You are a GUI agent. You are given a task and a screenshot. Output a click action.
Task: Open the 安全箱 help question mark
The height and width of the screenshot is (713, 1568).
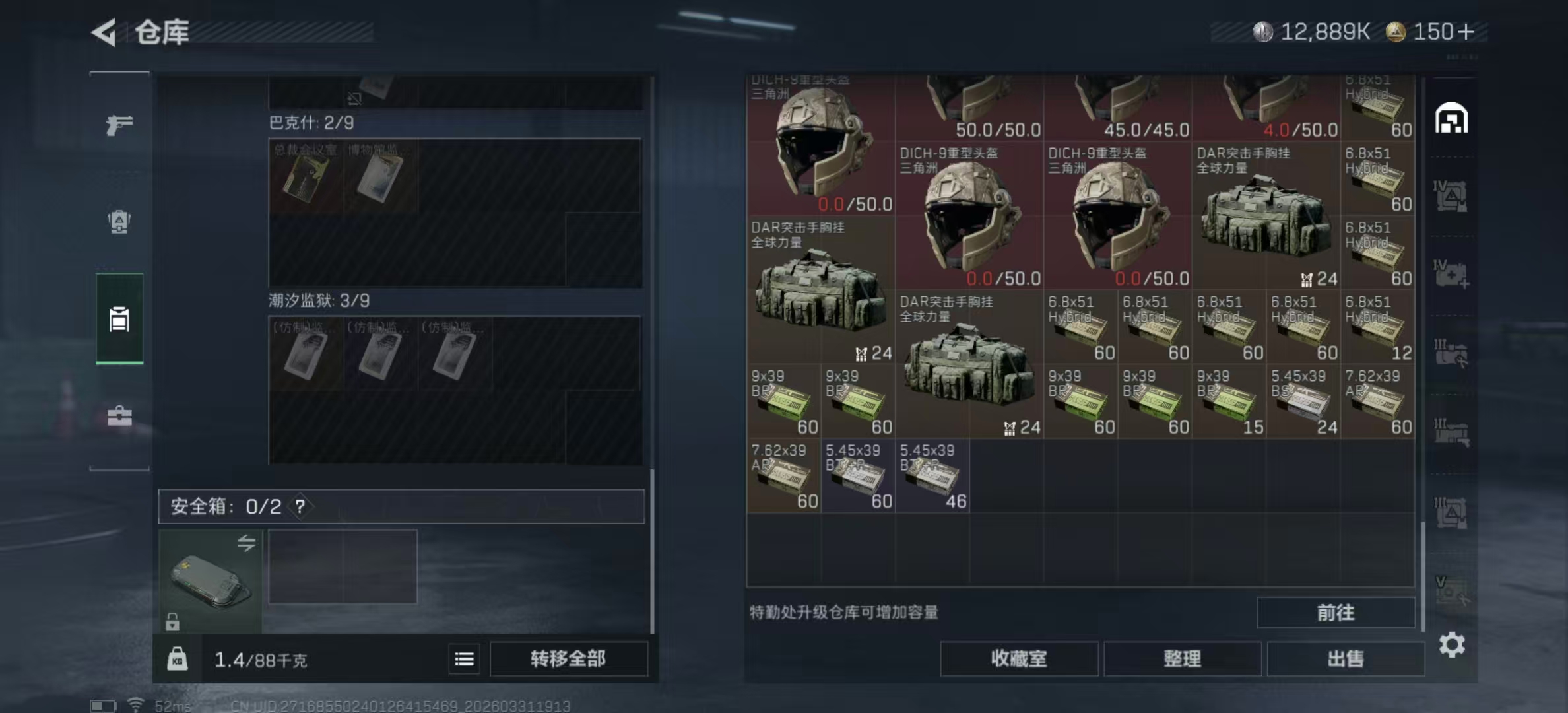[300, 508]
